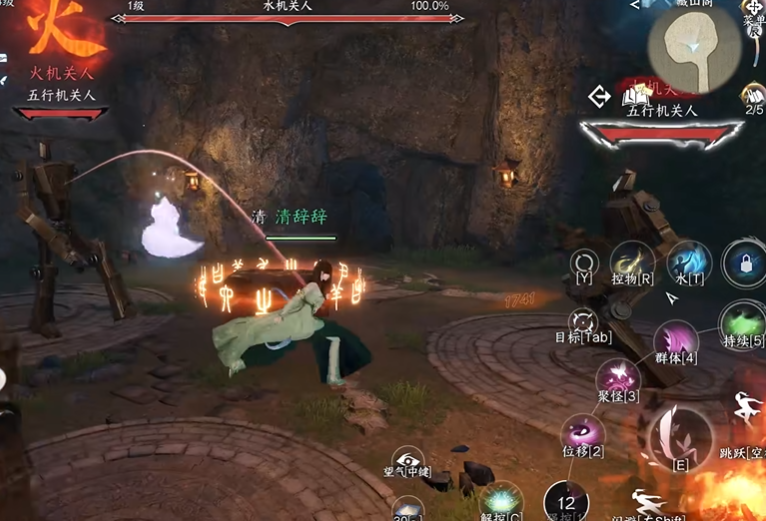766x521 pixels.
Task: Open the book icon above 五行机关人
Action: click(x=632, y=96)
